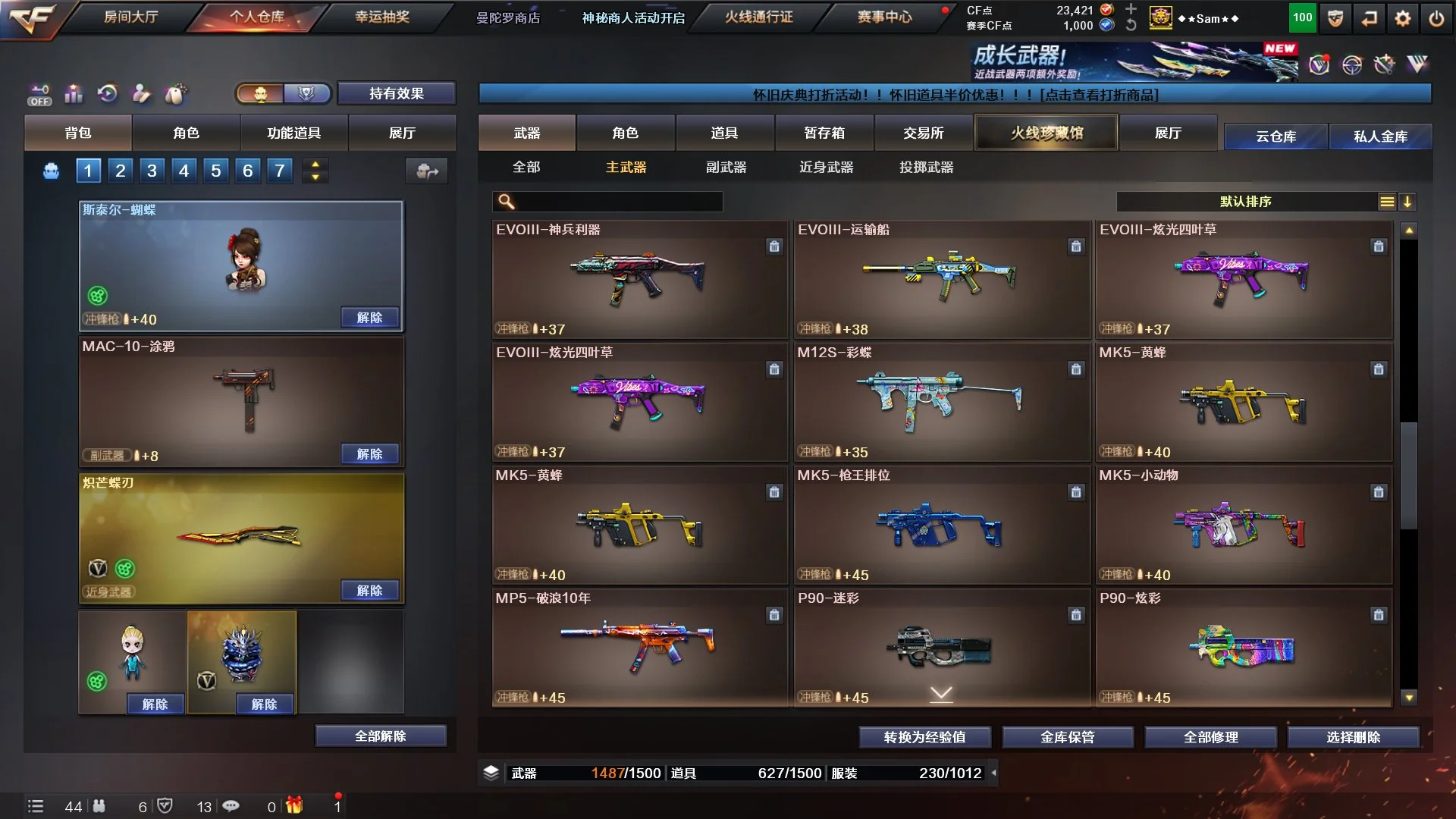
Task: Select backpack slot number 3
Action: tap(152, 171)
